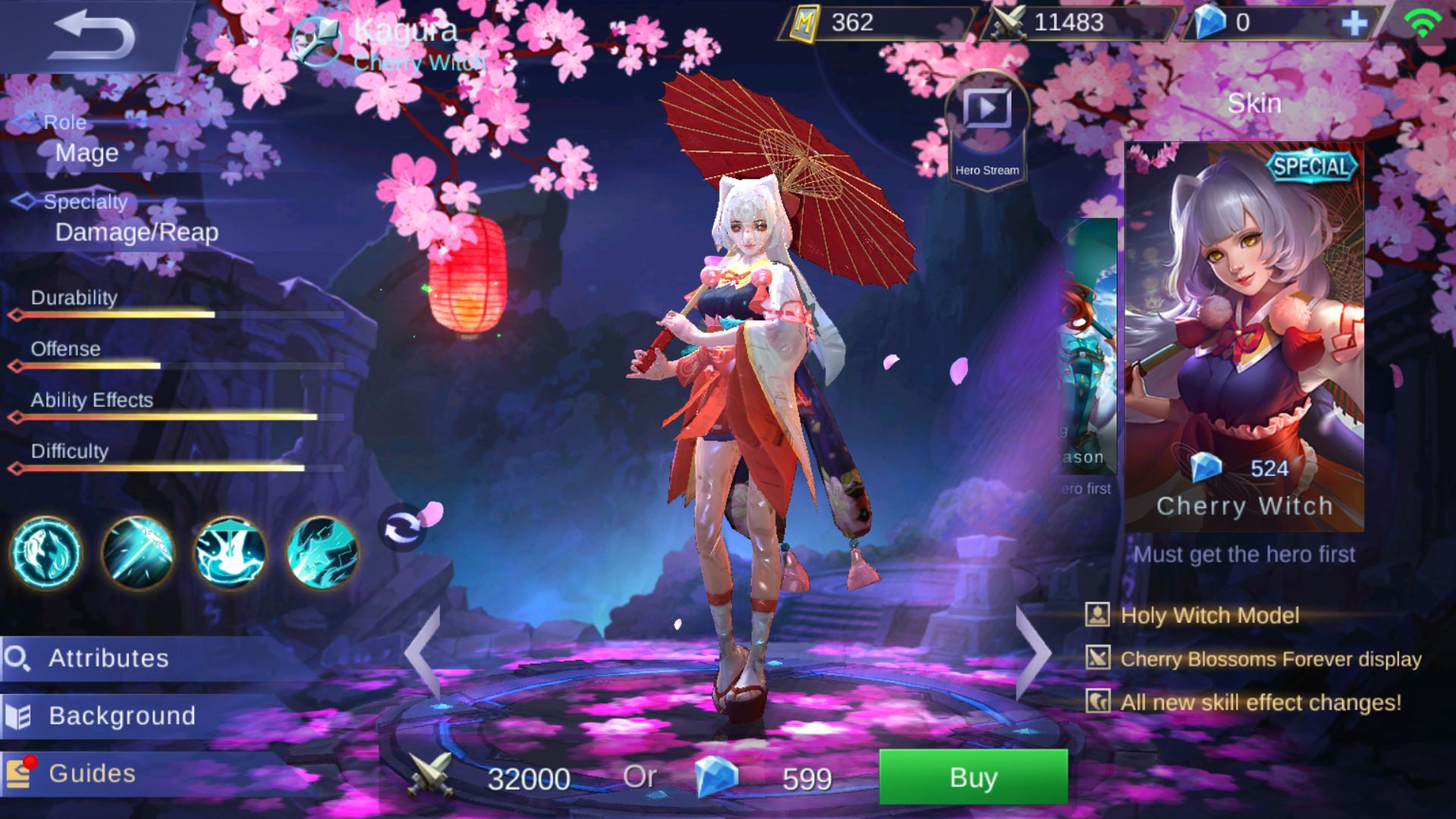
Task: Select the Cherry Witch skin thumbnail
Action: (1244, 326)
